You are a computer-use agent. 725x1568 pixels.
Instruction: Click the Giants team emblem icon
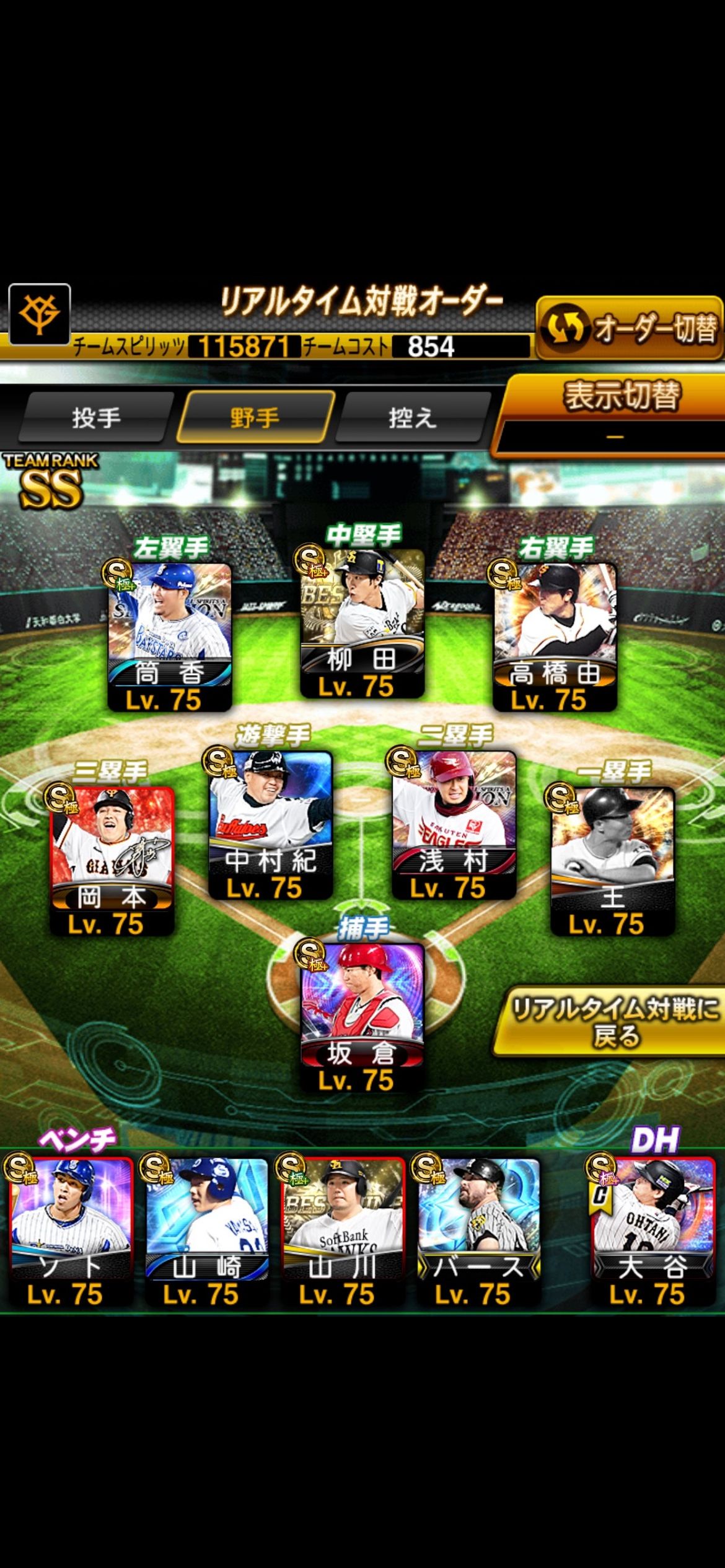pyautogui.click(x=40, y=315)
